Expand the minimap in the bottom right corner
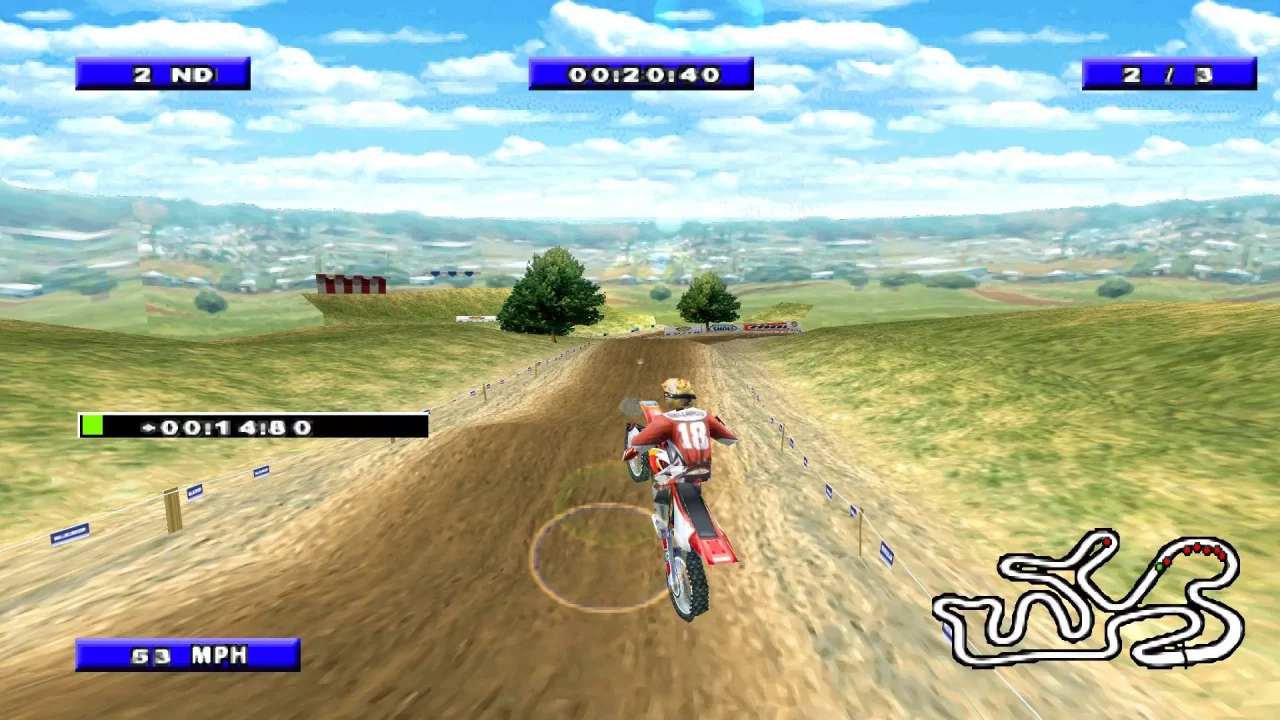Viewport: 1280px width, 720px height. click(x=1090, y=600)
